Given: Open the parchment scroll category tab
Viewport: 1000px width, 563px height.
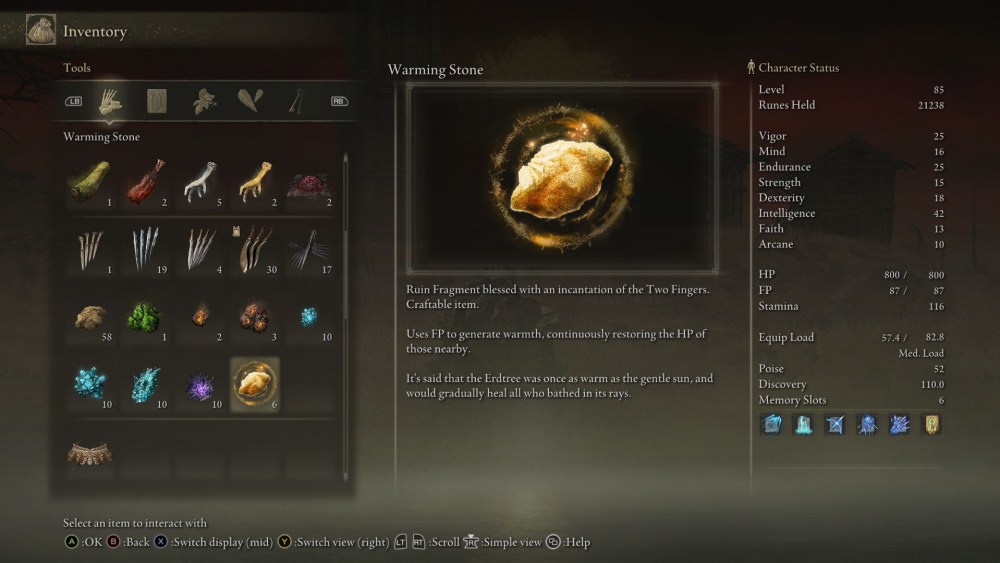Looking at the screenshot, I should point(157,101).
